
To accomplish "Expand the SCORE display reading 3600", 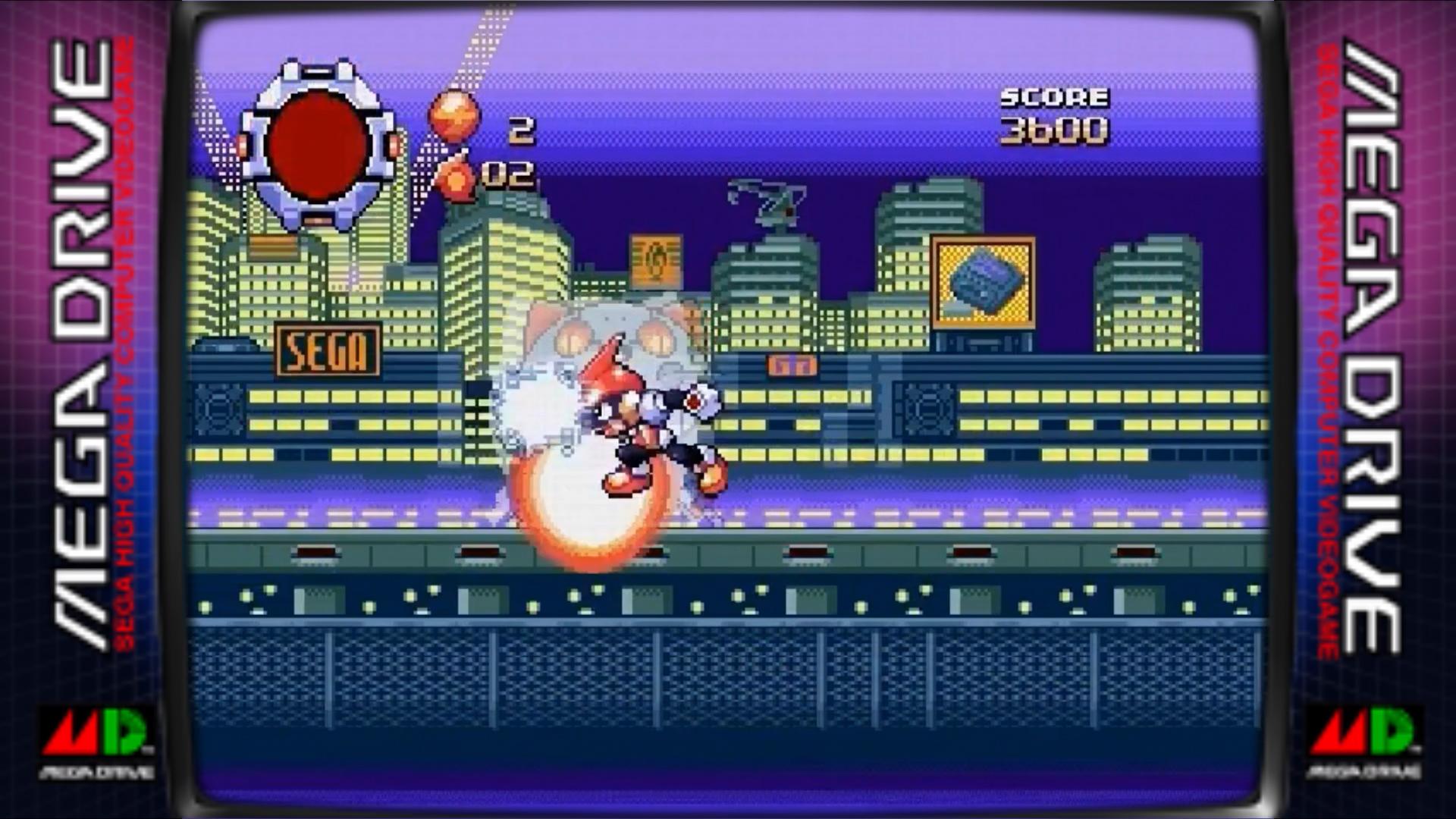I will [x=1054, y=114].
